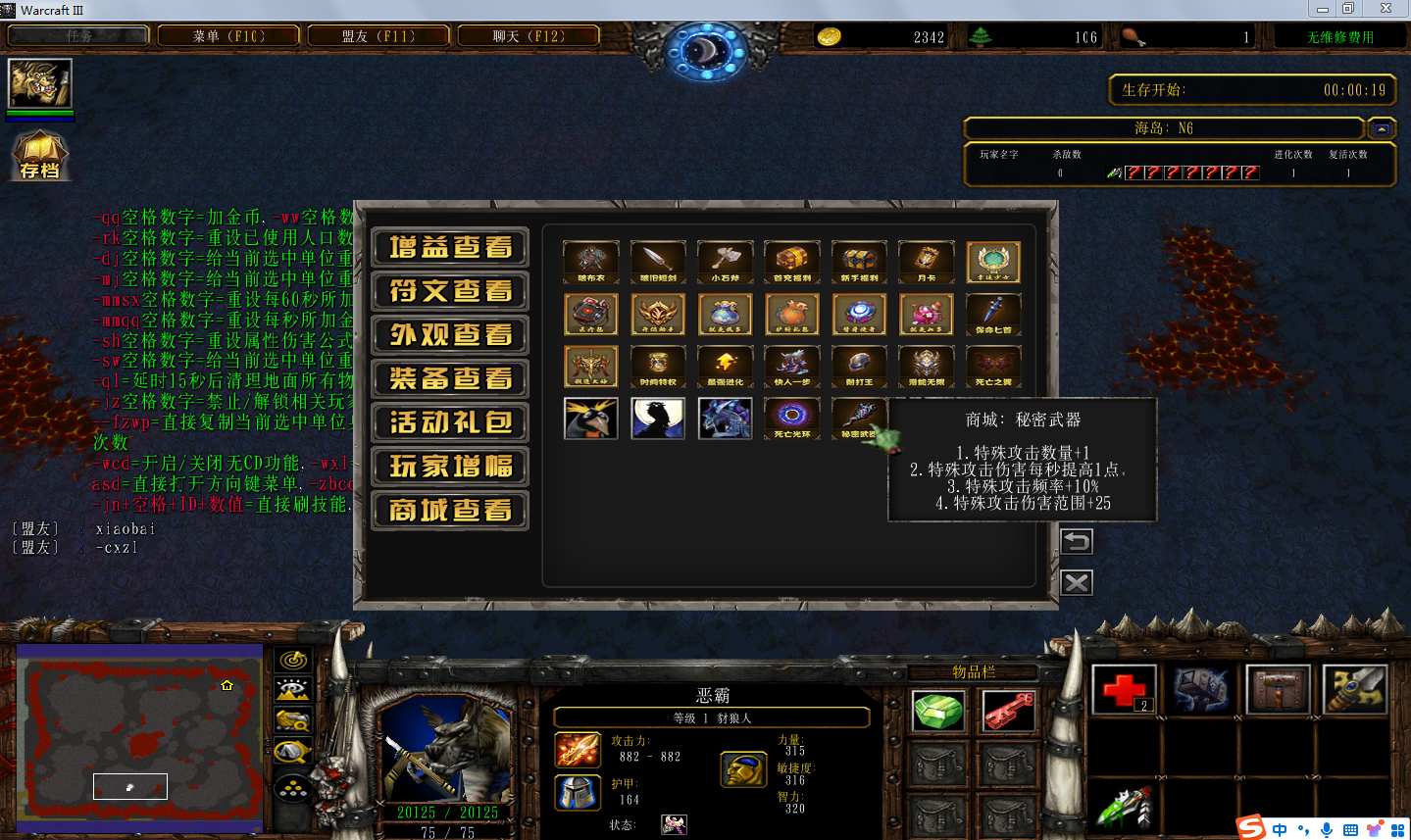Click the back arrow button on panel
Image resolution: width=1411 pixels, height=840 pixels.
coord(1076,541)
